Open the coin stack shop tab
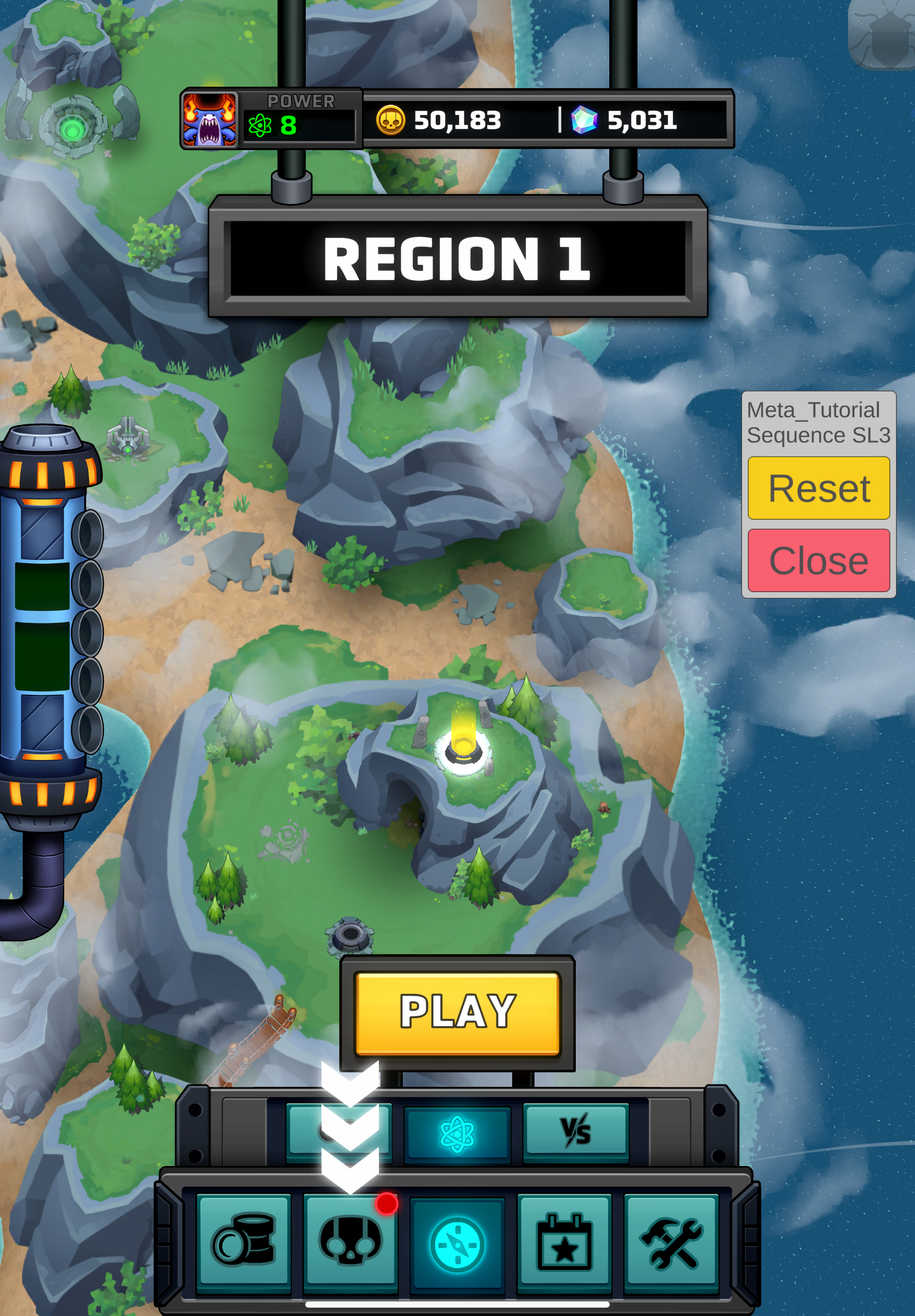This screenshot has width=915, height=1316. coord(243,1242)
